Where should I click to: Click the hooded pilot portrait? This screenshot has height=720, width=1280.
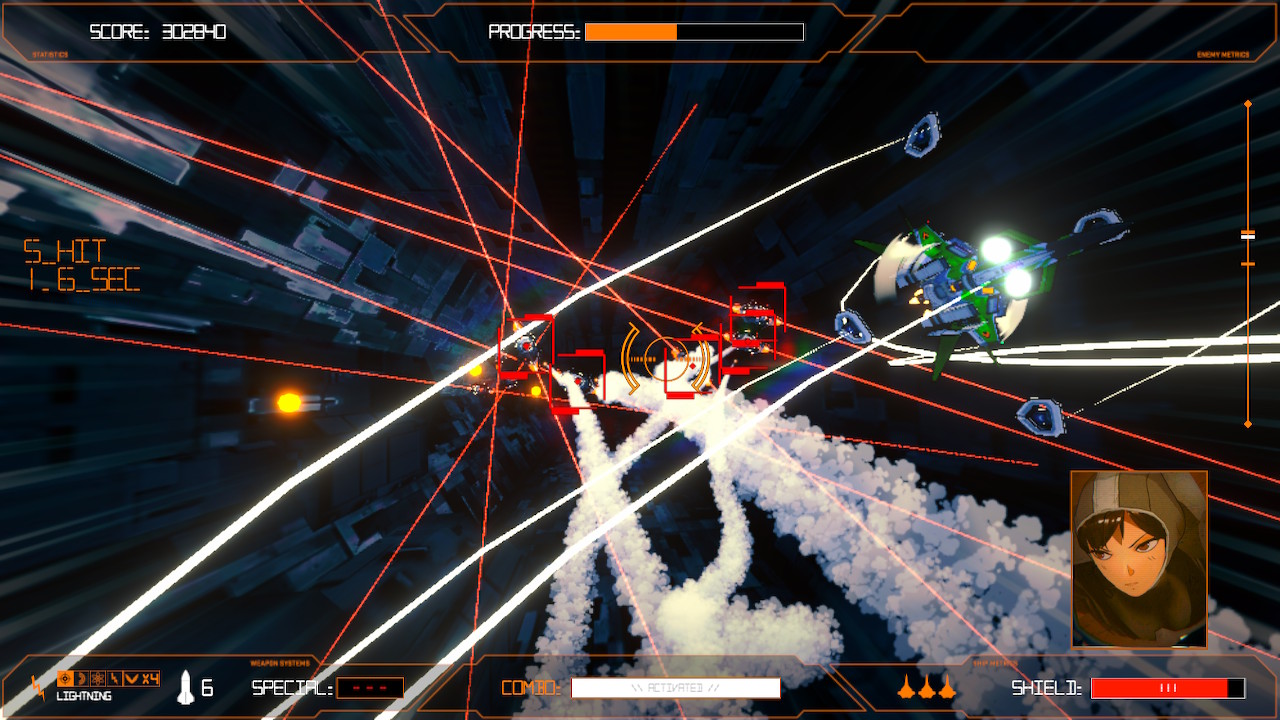coord(1139,559)
